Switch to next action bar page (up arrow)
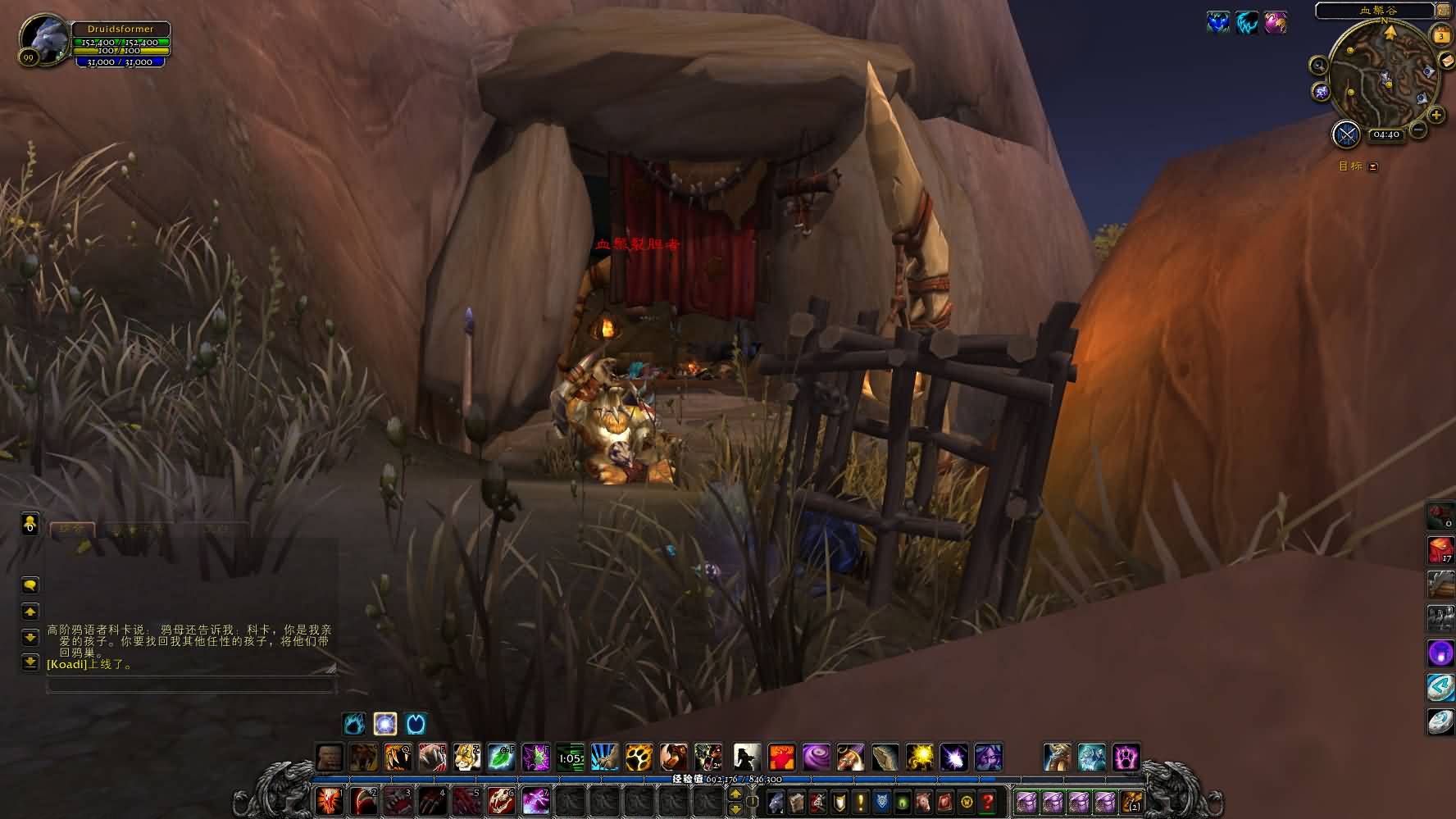The width and height of the screenshot is (1456, 819). point(735,794)
